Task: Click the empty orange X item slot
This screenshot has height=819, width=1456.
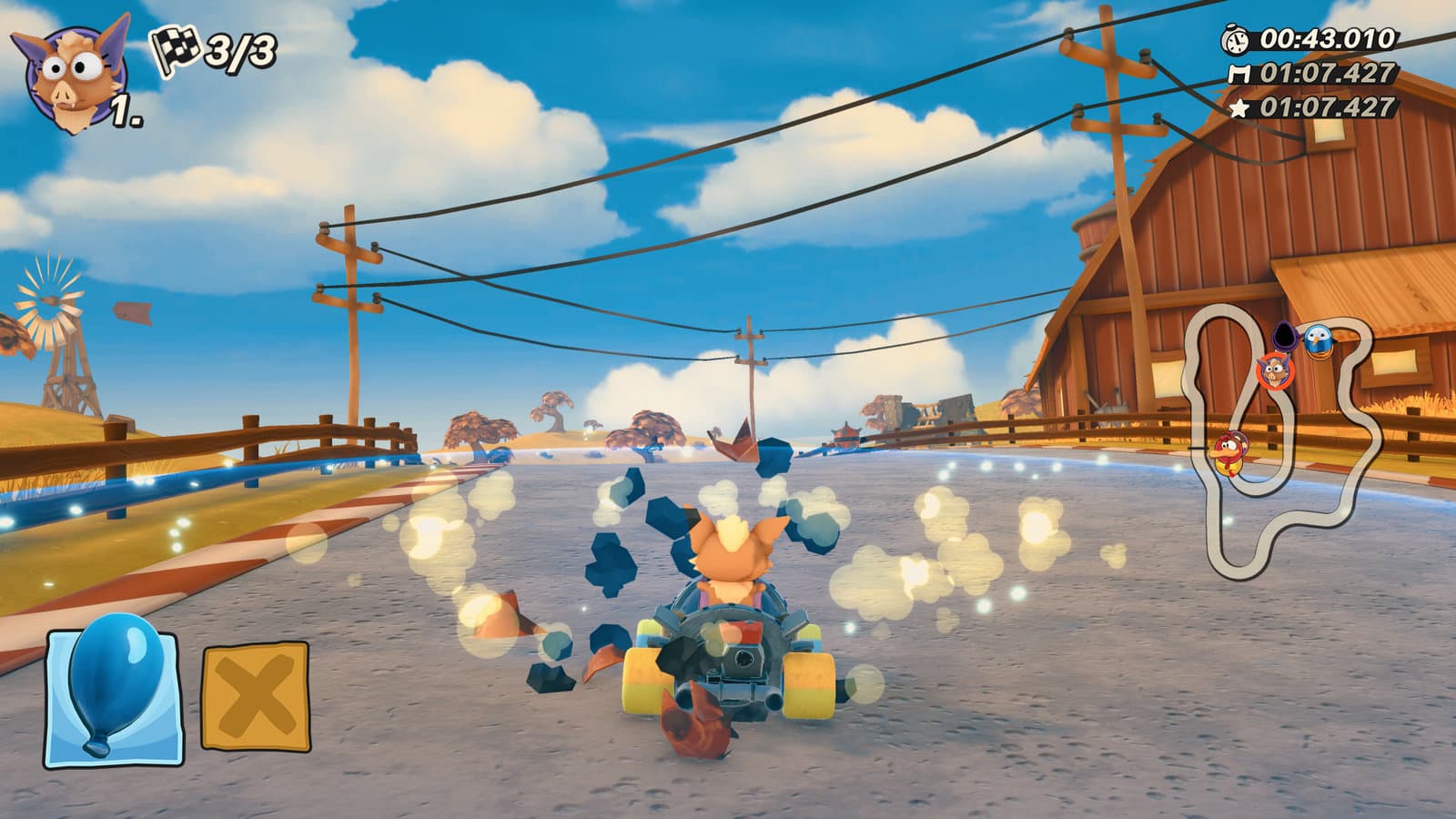Action: coord(255,695)
